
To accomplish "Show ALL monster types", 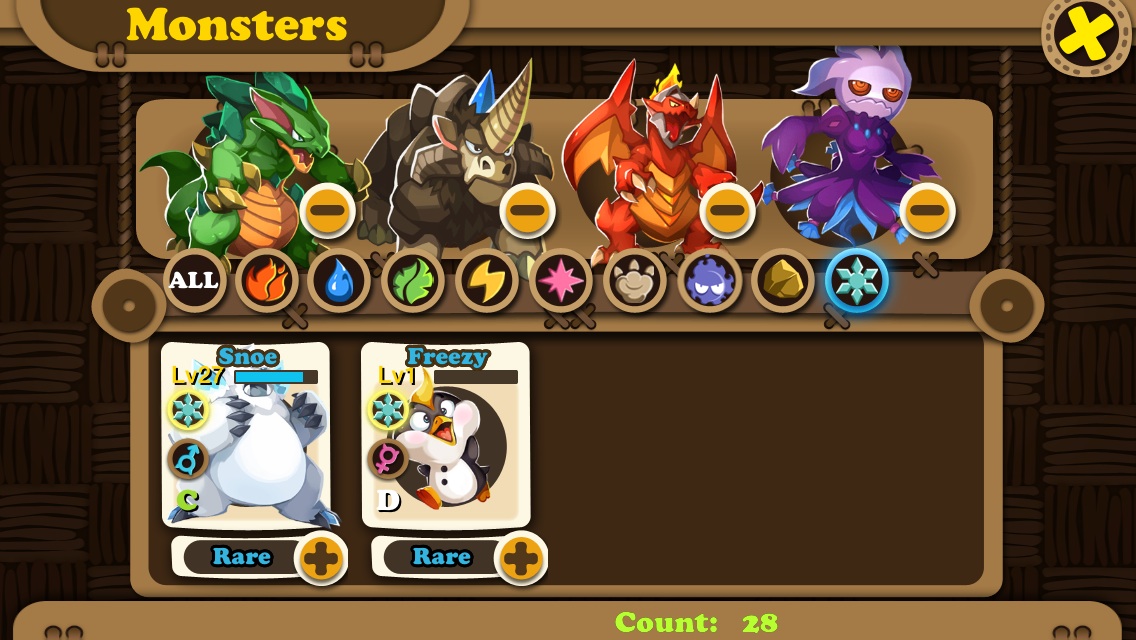I will [194, 280].
